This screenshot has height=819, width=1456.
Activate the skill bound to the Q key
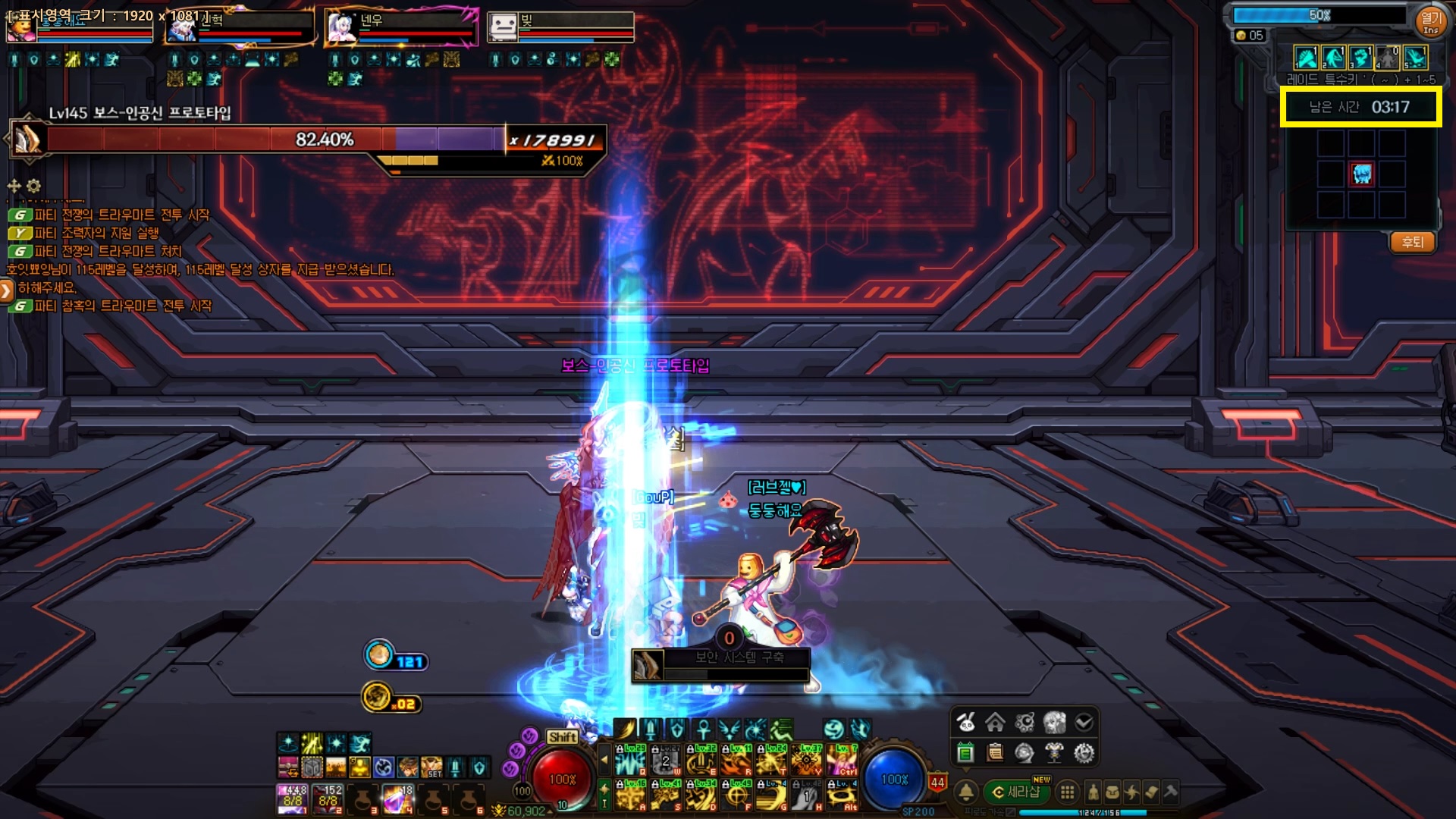click(630, 759)
